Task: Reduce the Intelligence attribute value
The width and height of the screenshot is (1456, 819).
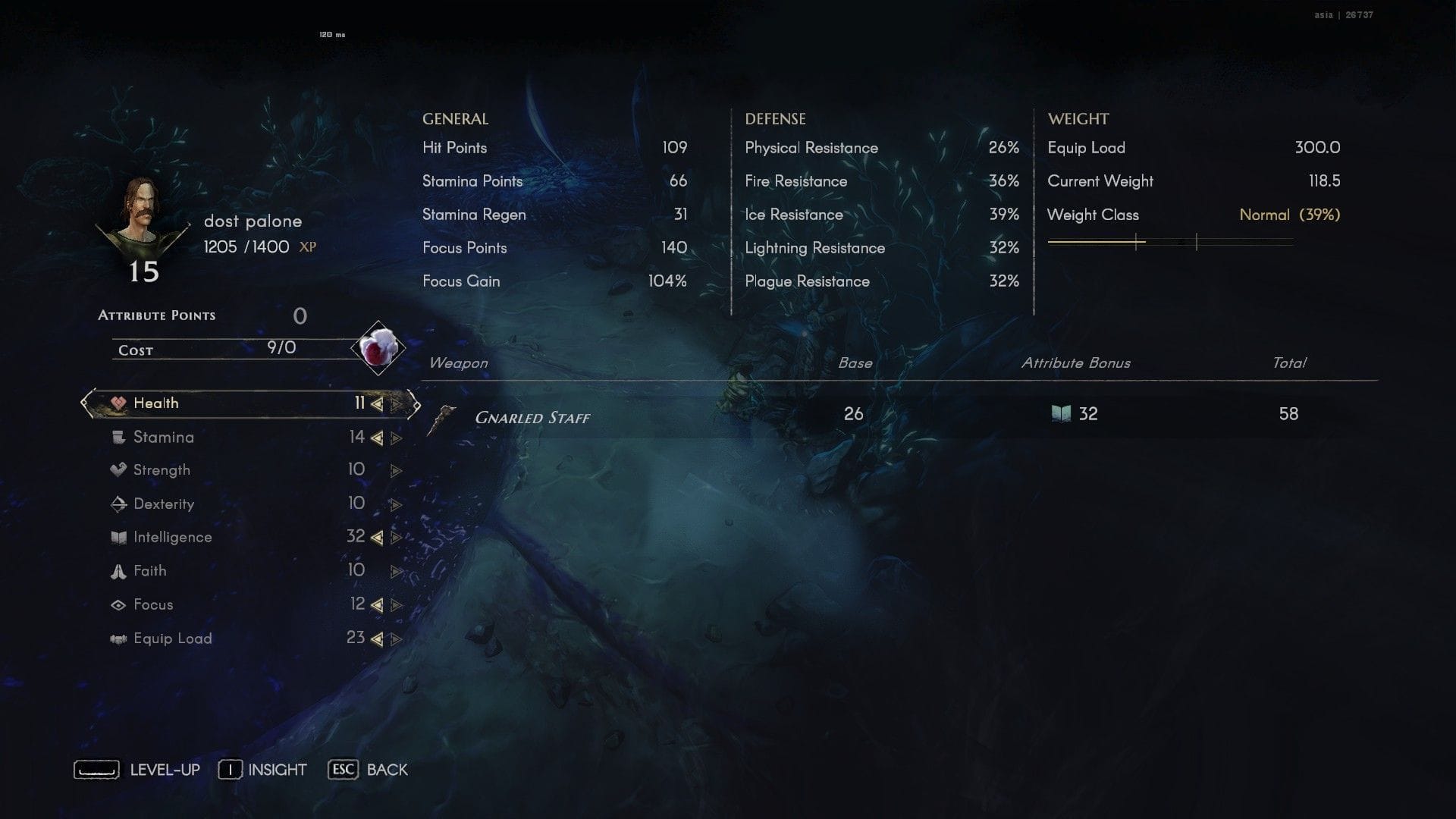Action: click(x=377, y=538)
